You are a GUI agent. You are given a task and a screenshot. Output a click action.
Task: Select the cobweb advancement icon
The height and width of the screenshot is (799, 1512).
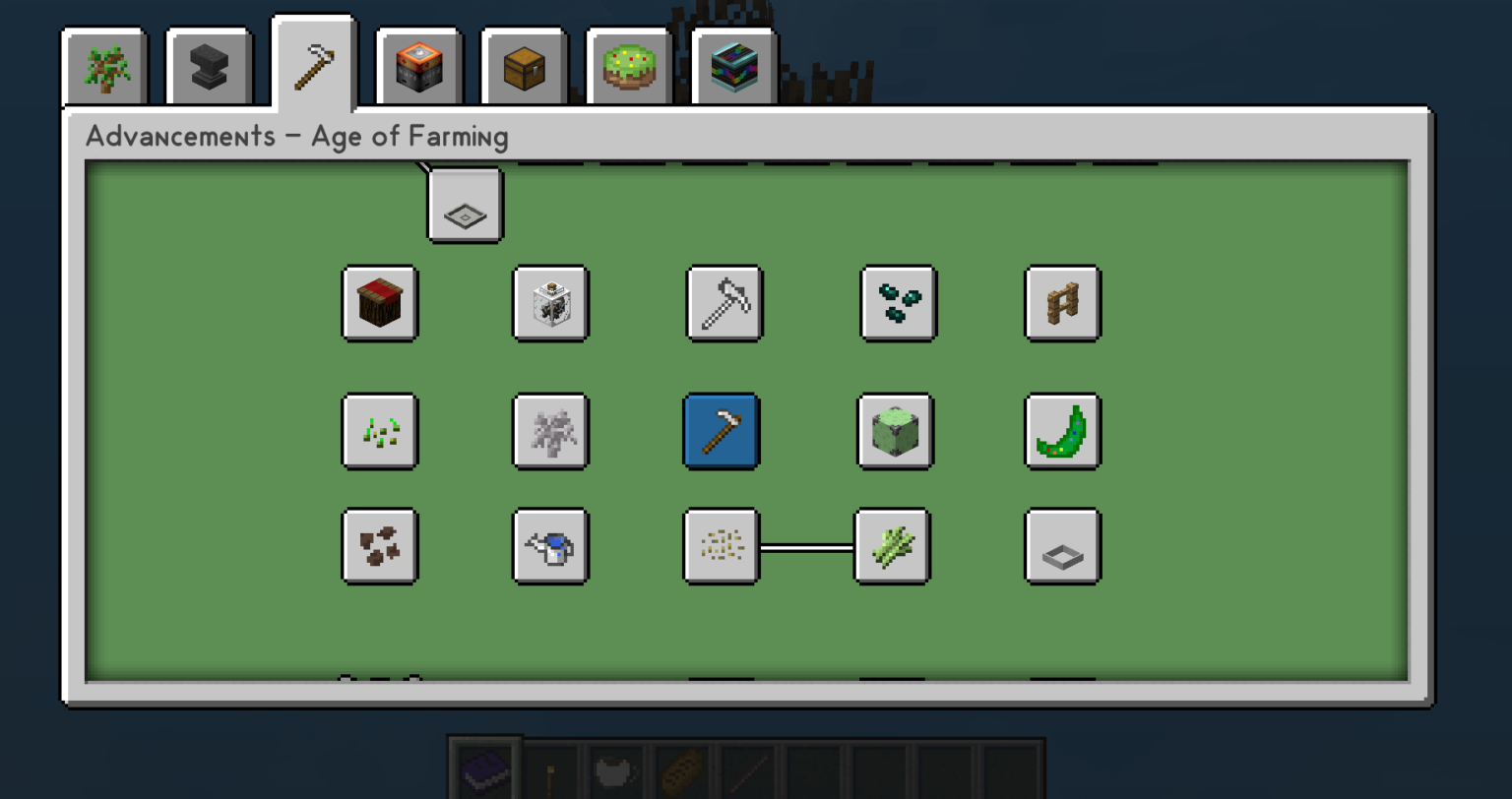(x=550, y=432)
